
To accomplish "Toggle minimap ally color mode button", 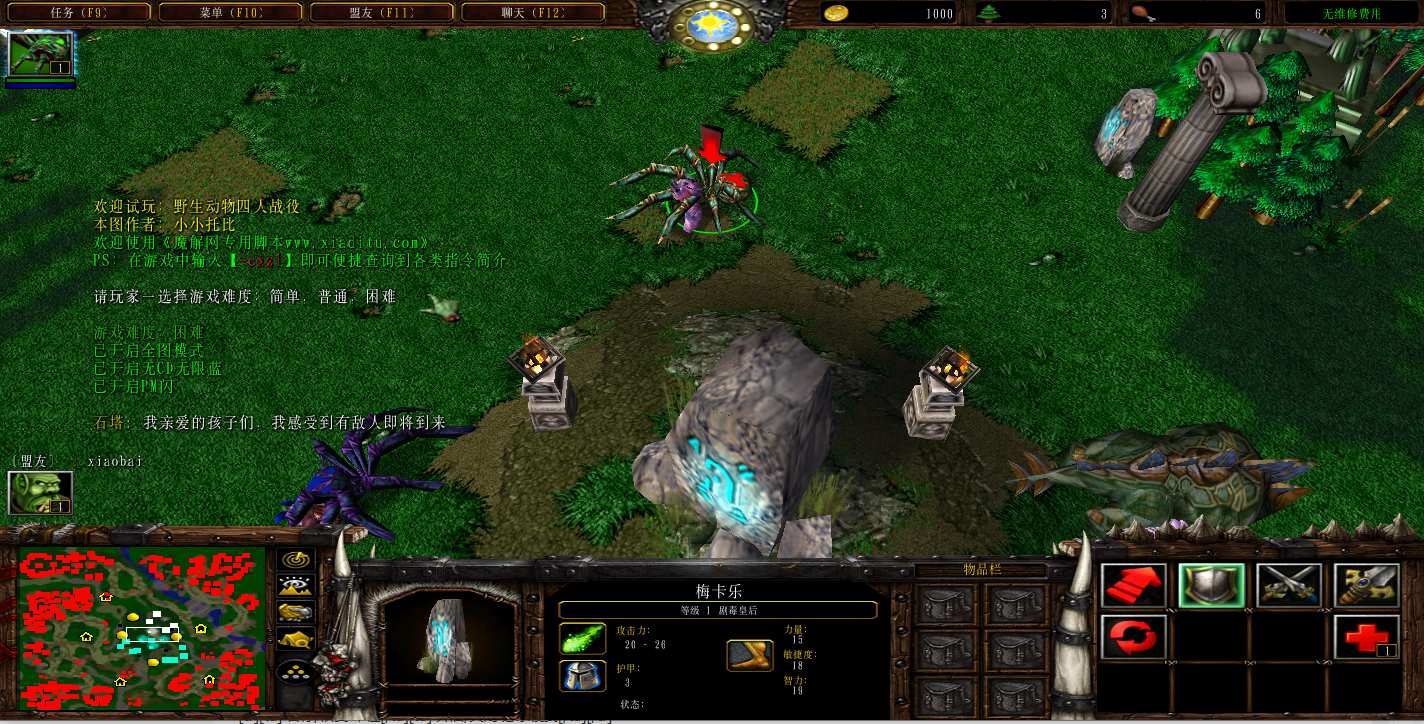I will click(295, 613).
